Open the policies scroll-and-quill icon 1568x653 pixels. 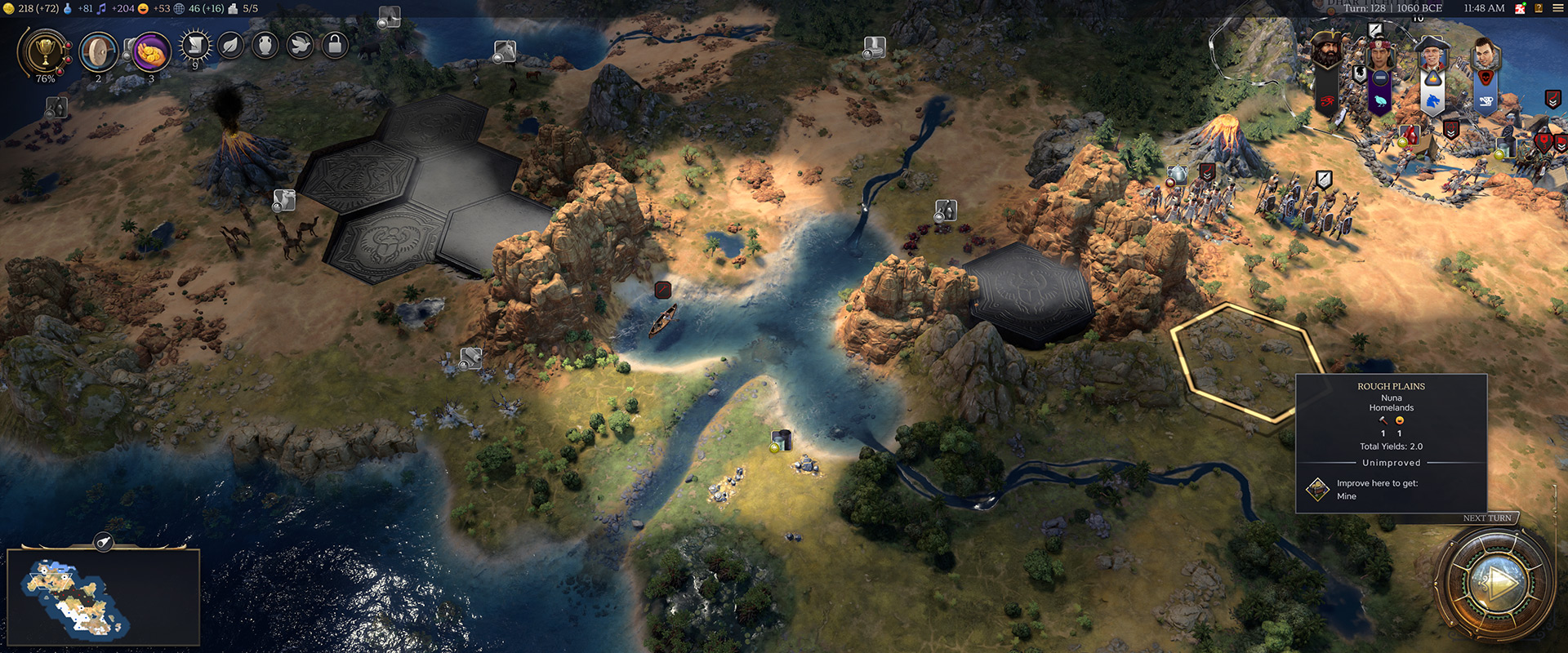pyautogui.click(x=195, y=46)
